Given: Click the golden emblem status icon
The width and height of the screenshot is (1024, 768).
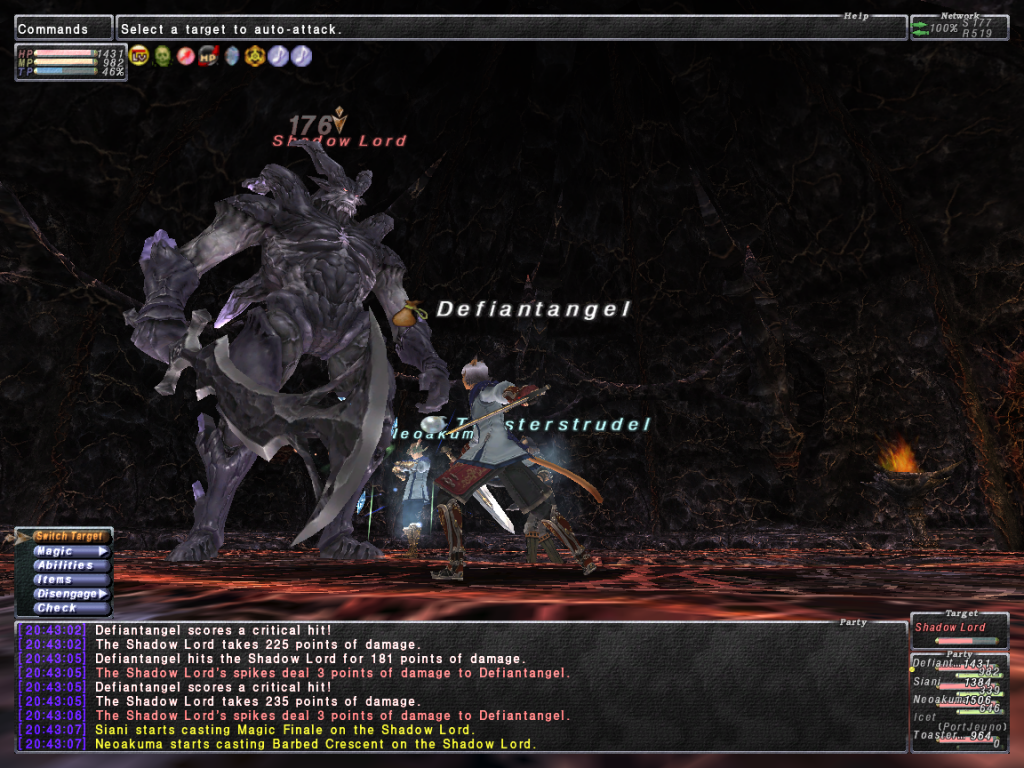Looking at the screenshot, I should (255, 56).
